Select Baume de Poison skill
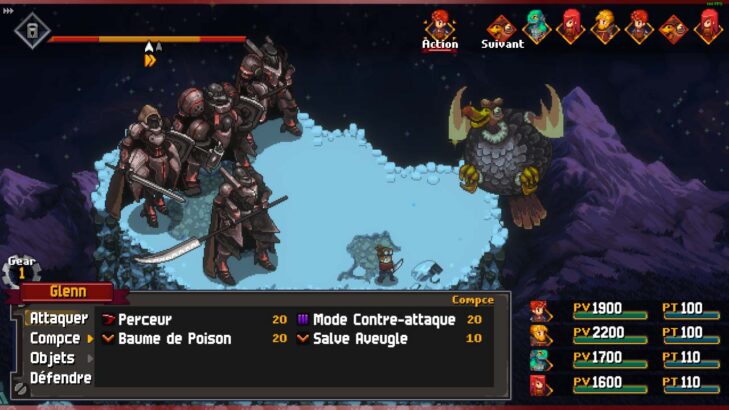Screen dimensions: 729x410 [x=174, y=339]
